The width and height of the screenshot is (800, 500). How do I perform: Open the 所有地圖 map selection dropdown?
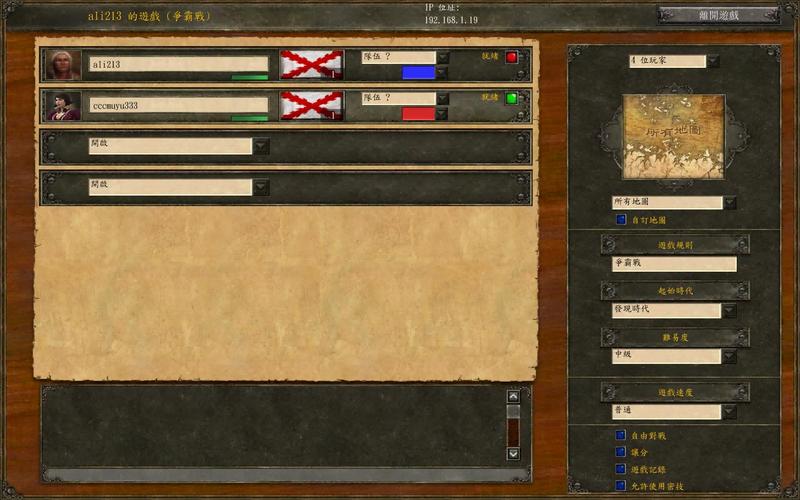[x=729, y=203]
